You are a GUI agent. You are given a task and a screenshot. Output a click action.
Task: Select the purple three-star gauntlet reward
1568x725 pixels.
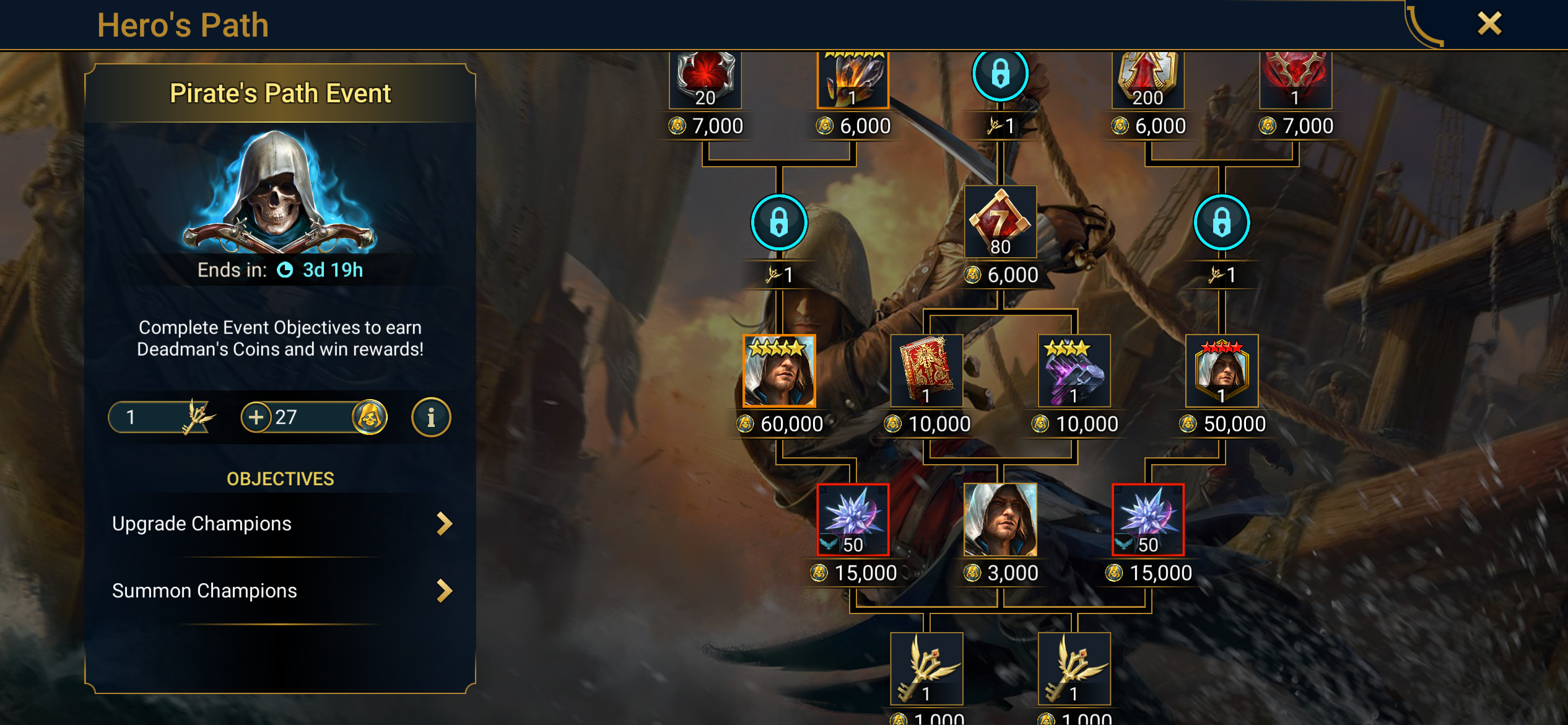tap(1074, 371)
